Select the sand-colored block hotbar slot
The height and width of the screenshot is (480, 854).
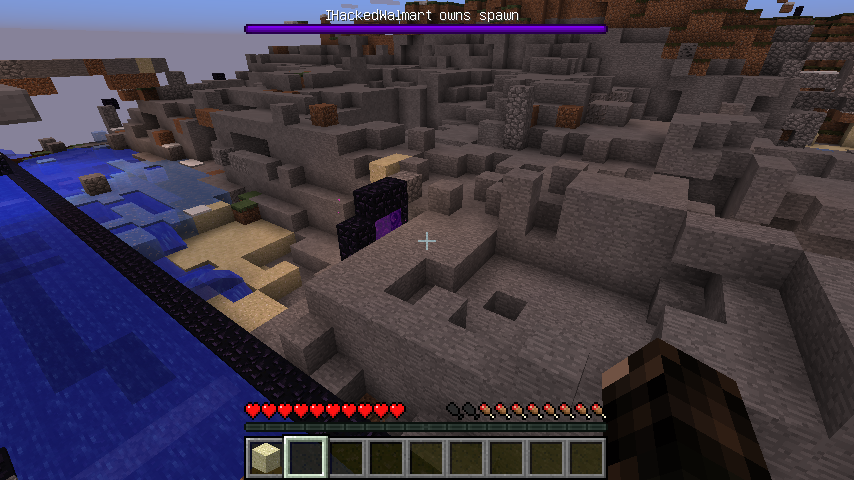pos(265,458)
